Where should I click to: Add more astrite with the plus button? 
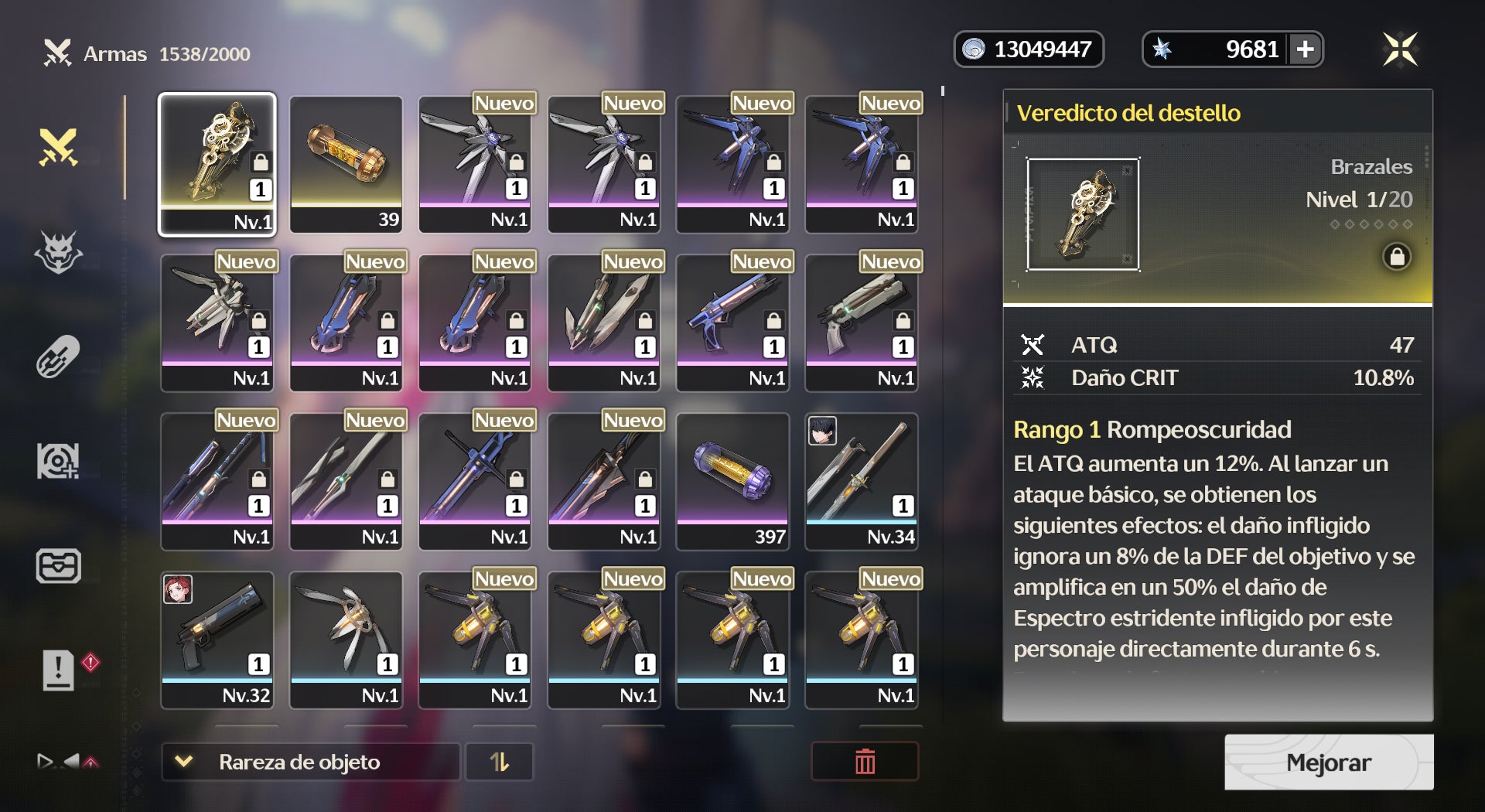(x=1306, y=49)
